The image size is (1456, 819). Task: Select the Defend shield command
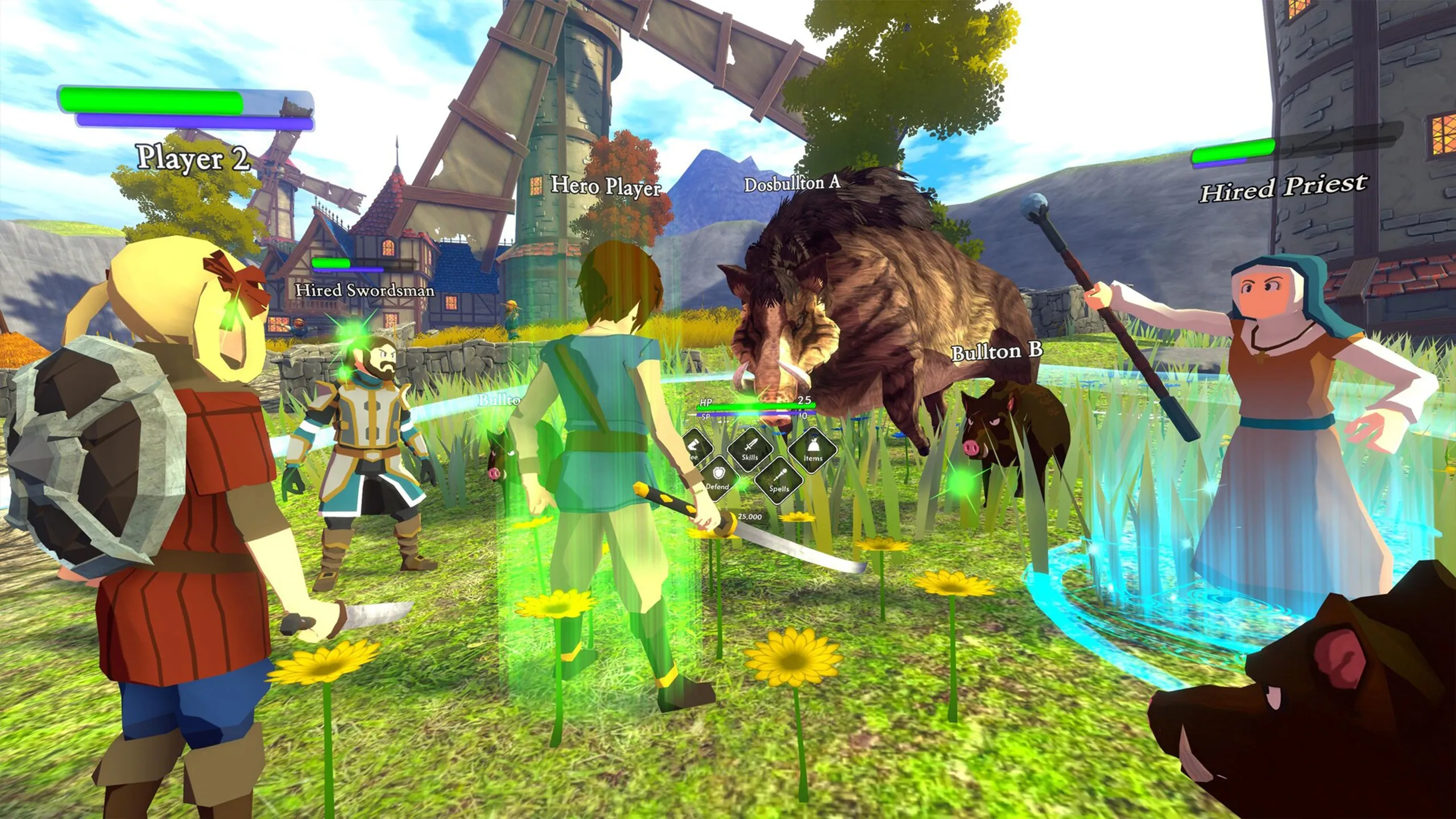[718, 479]
